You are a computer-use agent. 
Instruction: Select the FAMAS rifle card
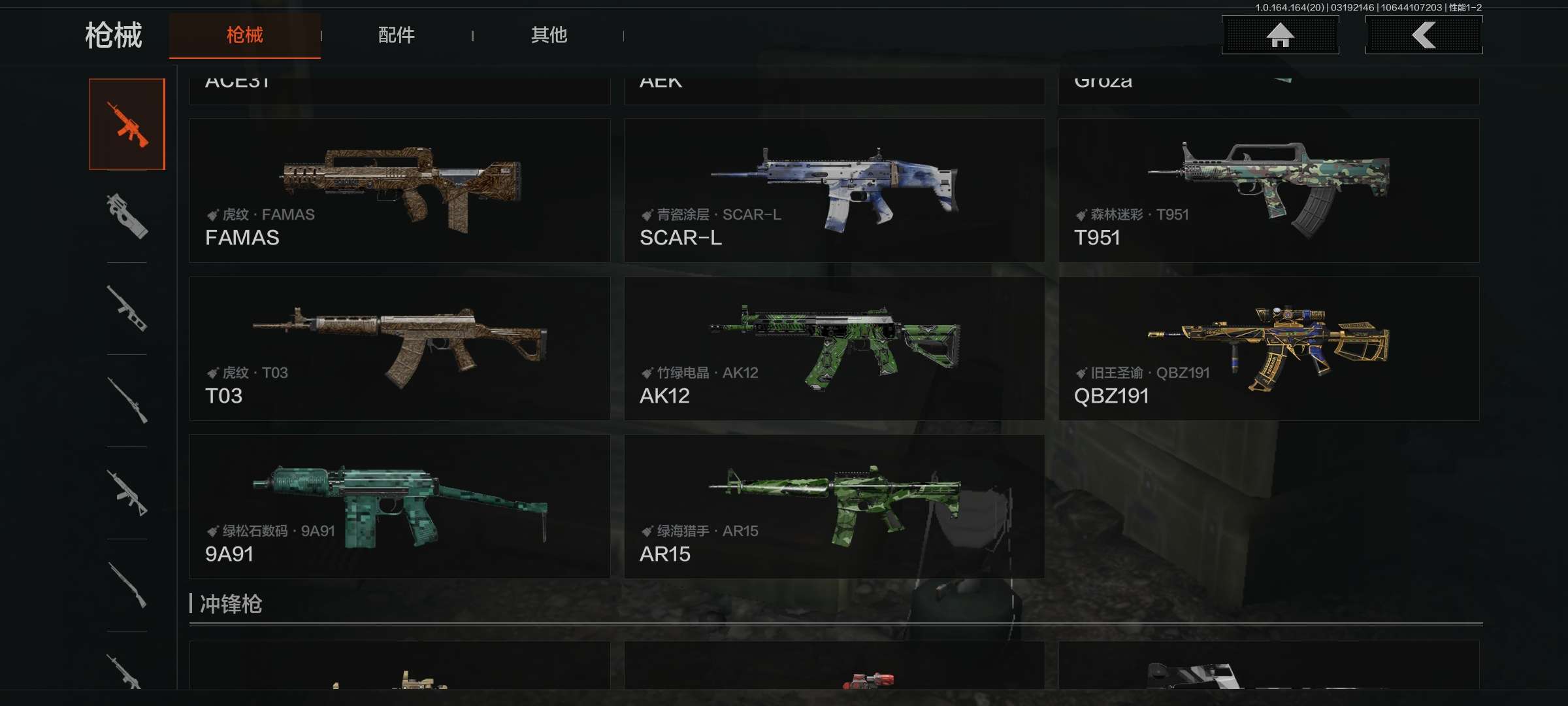tap(400, 190)
